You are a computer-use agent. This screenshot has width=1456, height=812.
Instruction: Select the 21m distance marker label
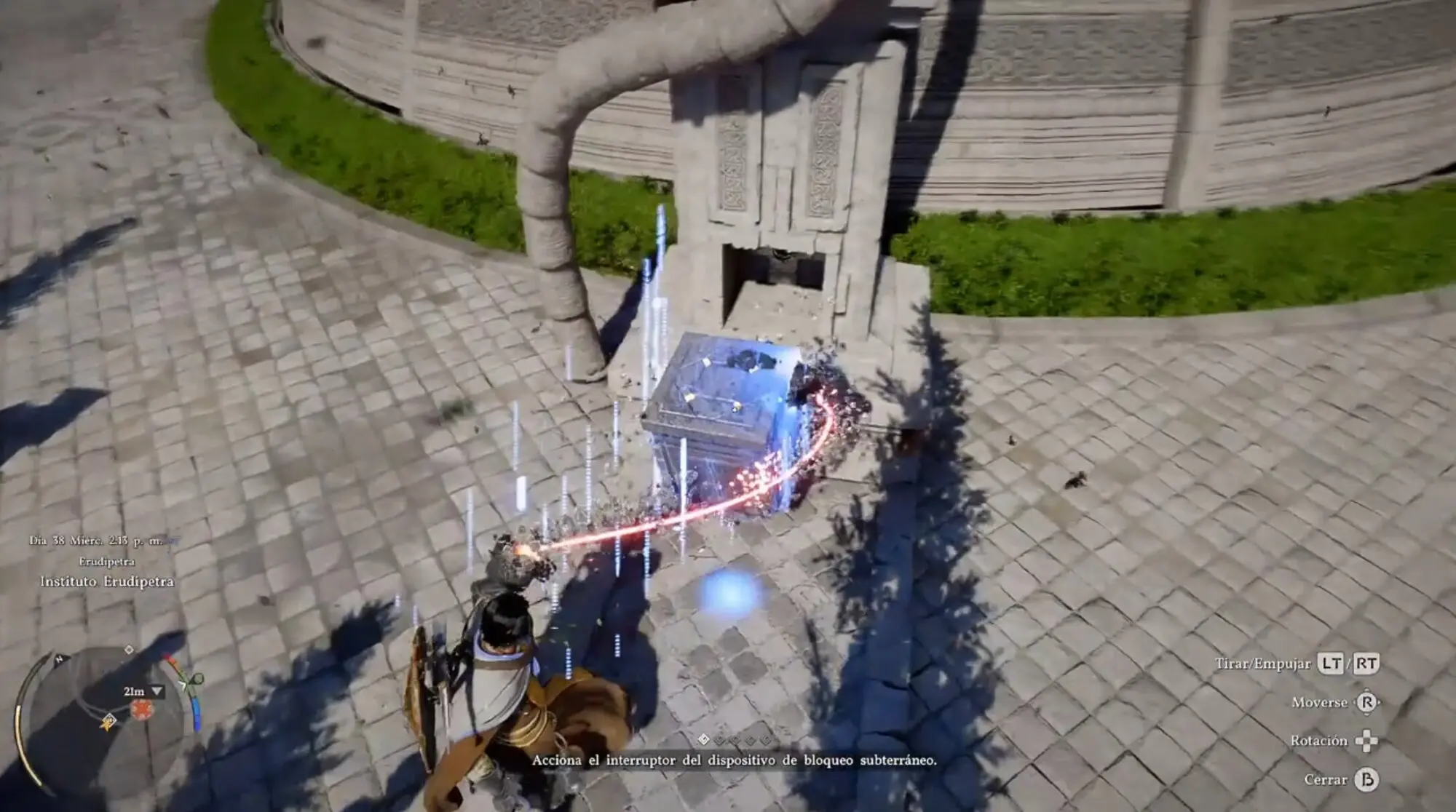pyautogui.click(x=135, y=691)
